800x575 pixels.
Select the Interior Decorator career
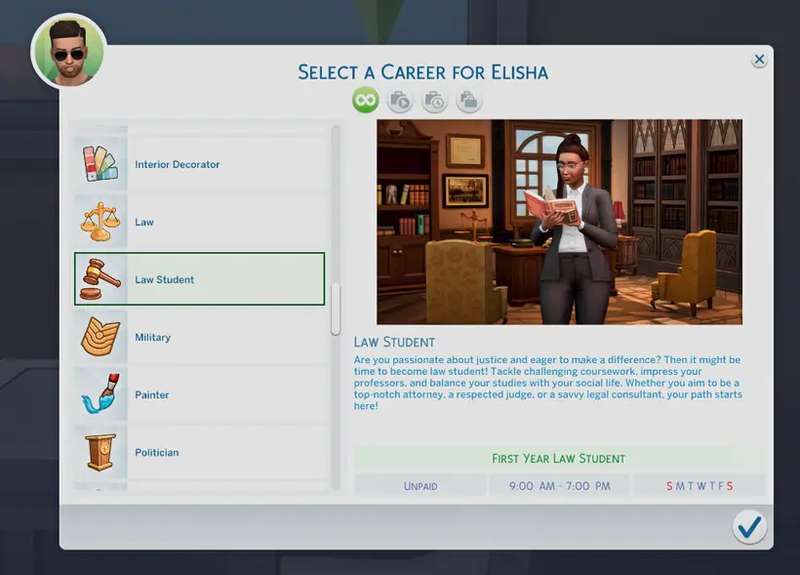[x=200, y=164]
